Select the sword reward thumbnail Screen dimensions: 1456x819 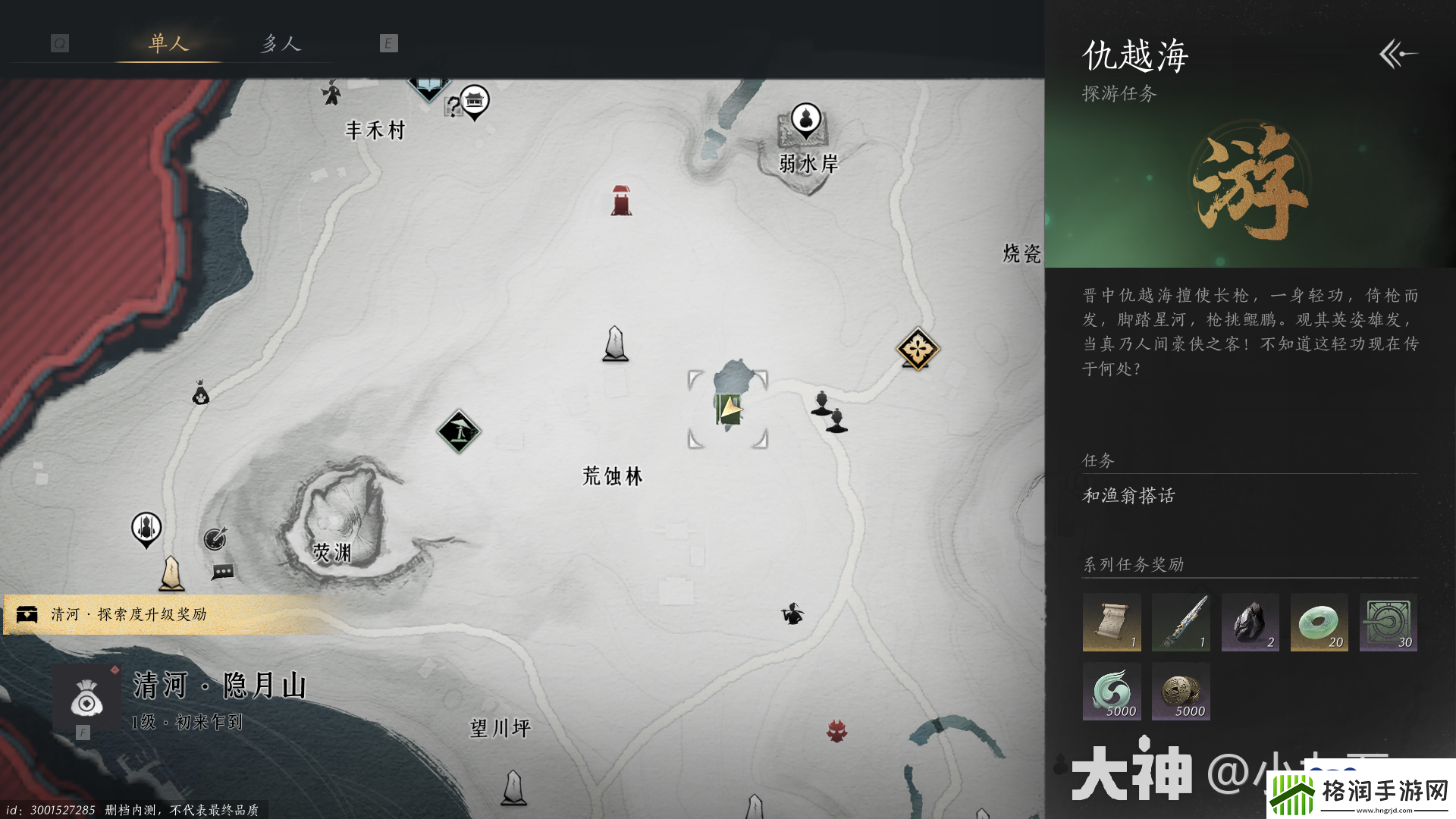(x=1181, y=623)
